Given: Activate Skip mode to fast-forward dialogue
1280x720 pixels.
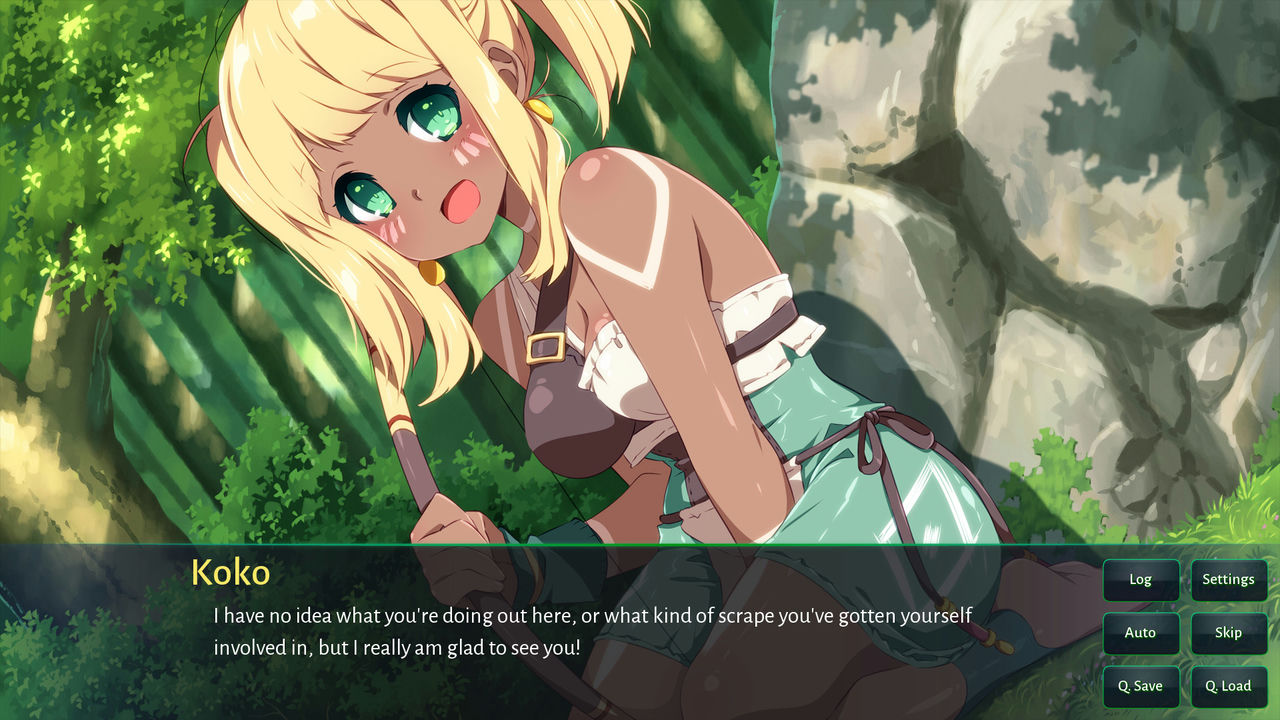Looking at the screenshot, I should [1228, 632].
